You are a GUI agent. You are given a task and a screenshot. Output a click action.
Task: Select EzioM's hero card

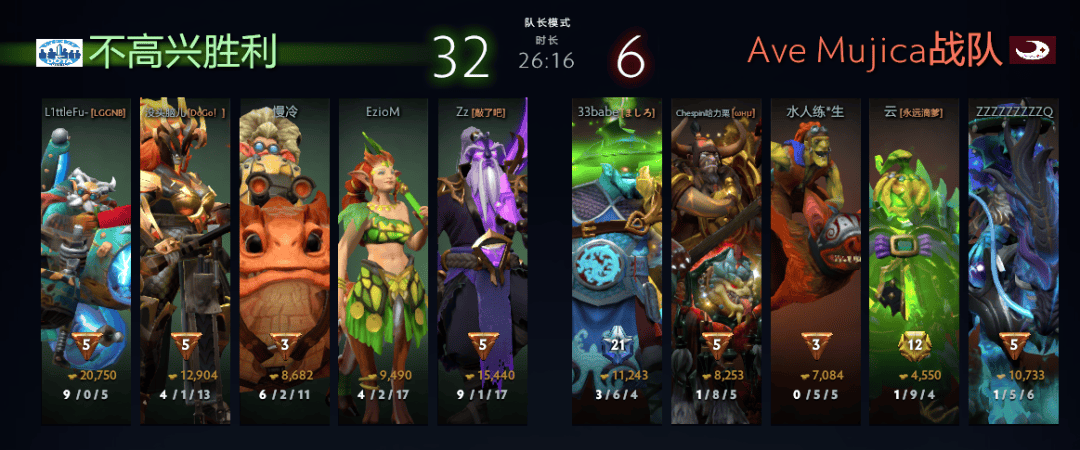[x=383, y=250]
